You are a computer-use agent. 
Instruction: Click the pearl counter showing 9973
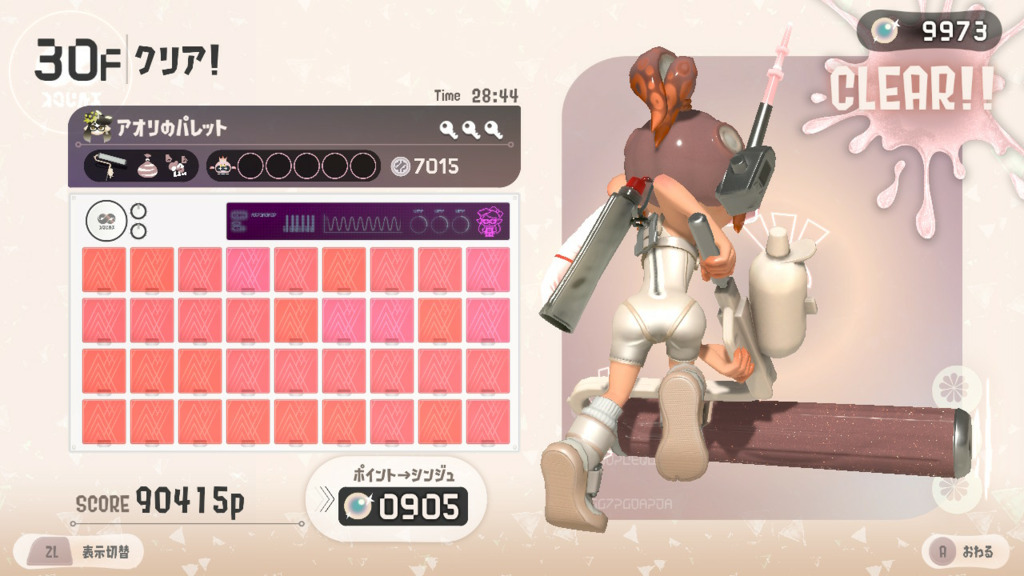[x=929, y=31]
